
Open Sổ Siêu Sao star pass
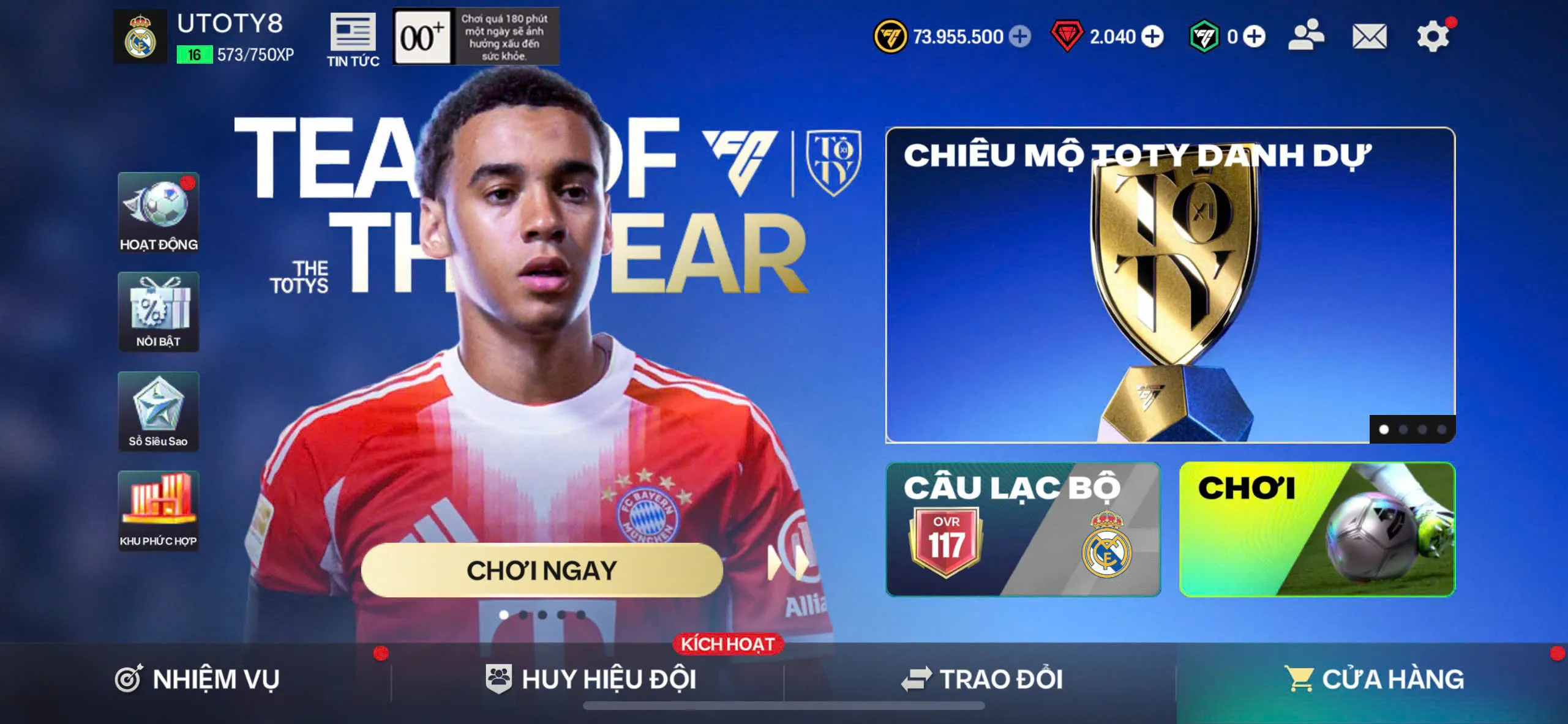[x=159, y=411]
